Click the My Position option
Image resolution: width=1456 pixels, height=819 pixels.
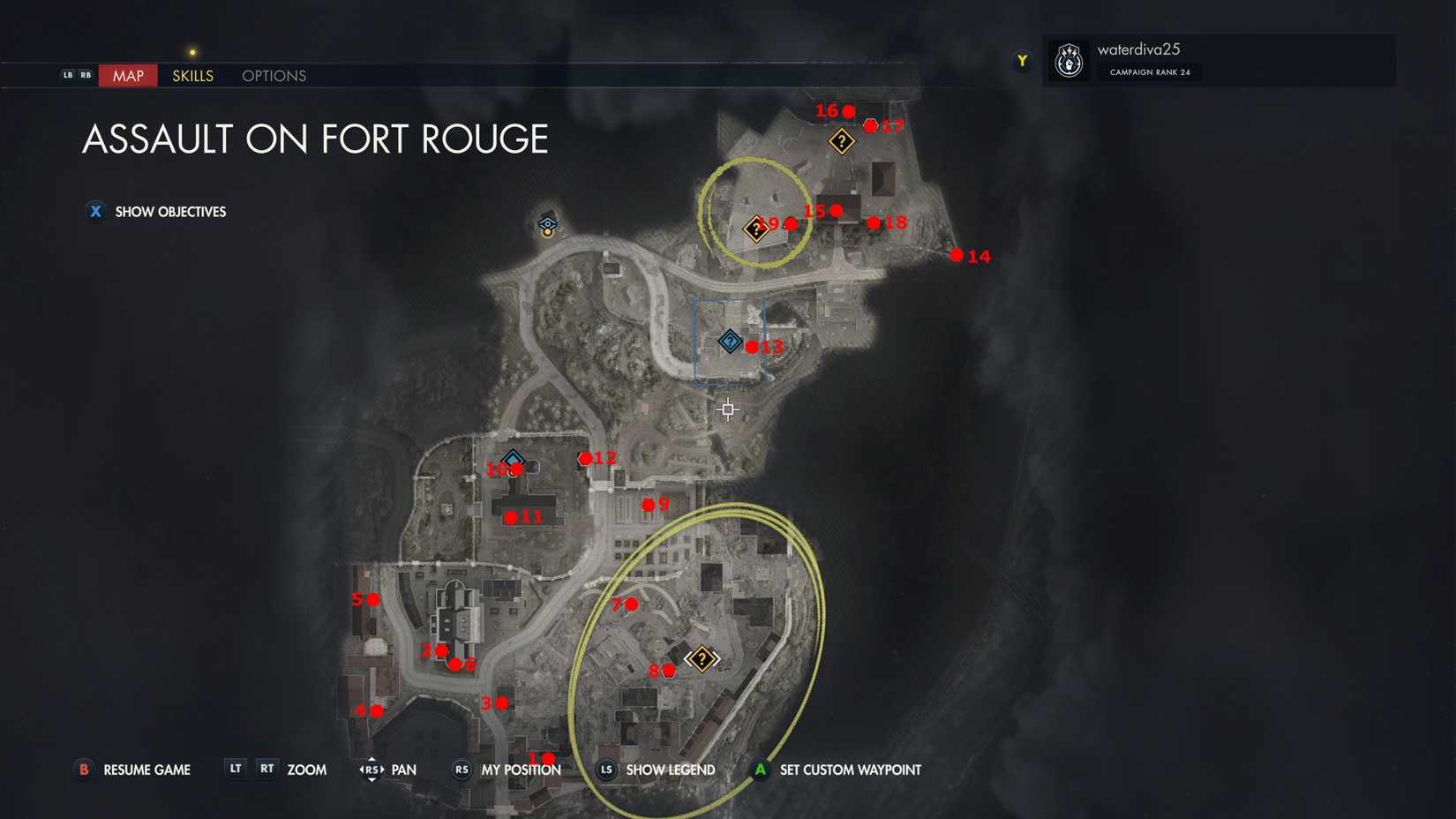pyautogui.click(x=521, y=770)
